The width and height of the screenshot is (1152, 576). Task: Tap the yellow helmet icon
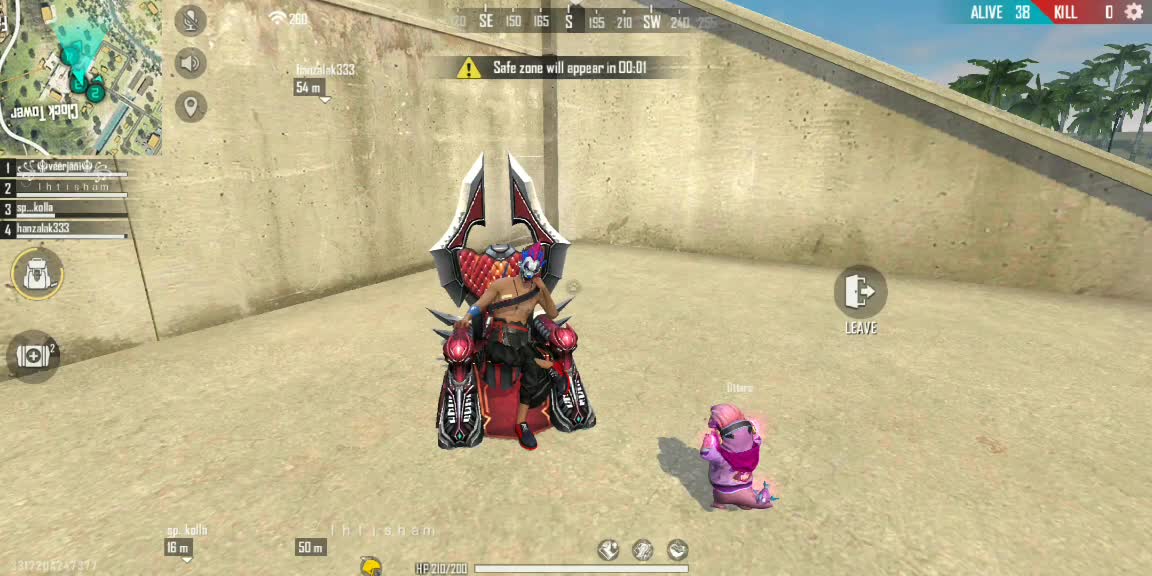coord(371,567)
